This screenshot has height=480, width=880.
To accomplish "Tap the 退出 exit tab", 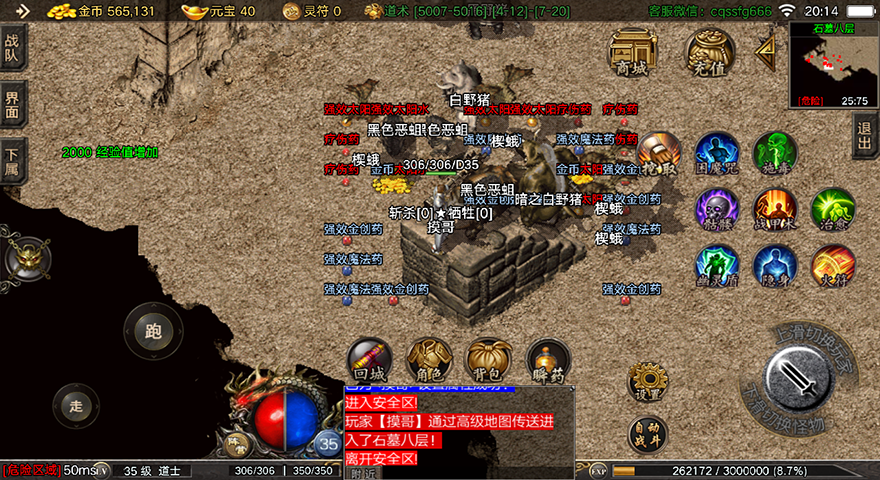I will pos(866,134).
